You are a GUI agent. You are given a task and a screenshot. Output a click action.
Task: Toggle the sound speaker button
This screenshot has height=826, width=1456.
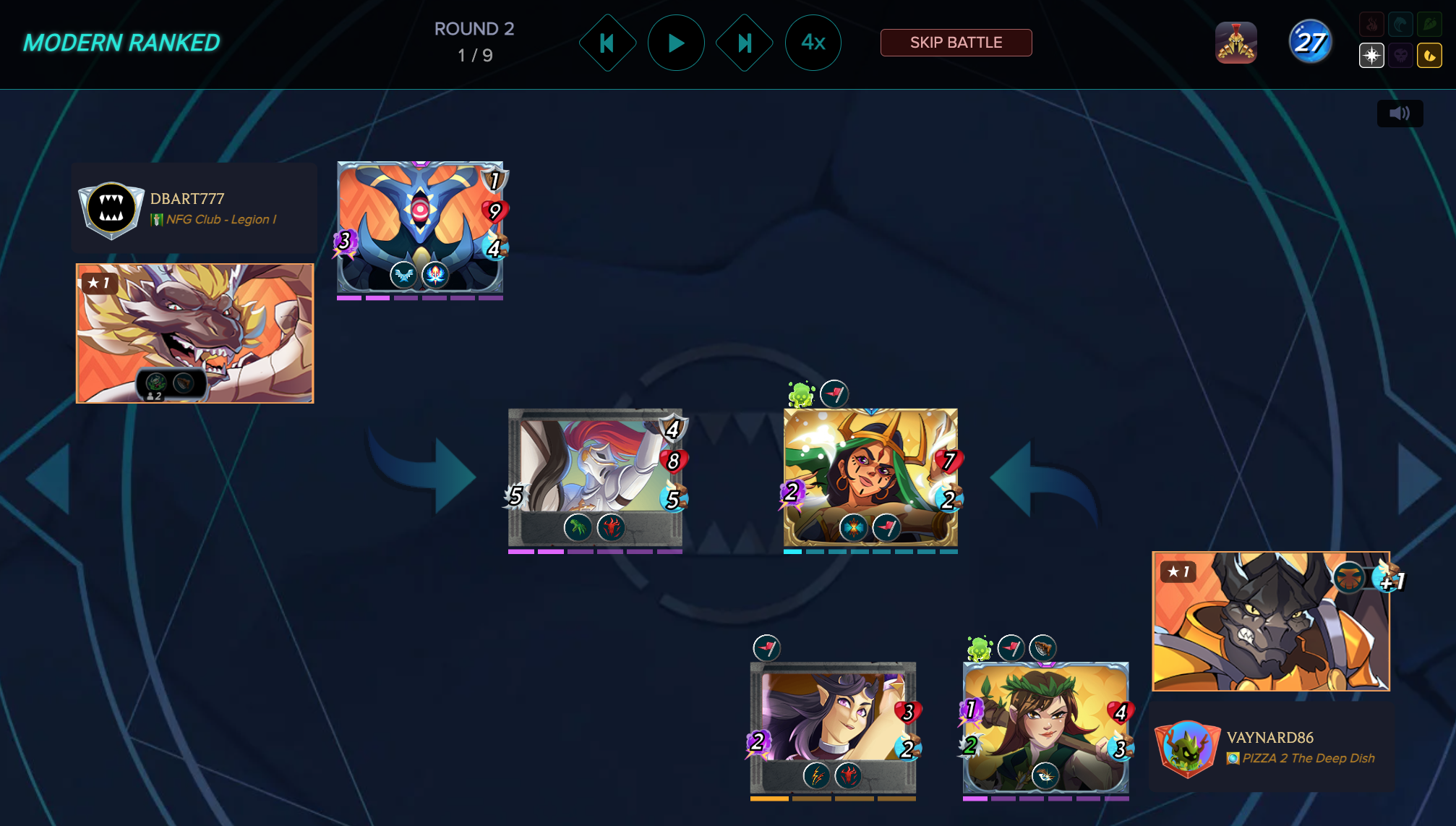click(1400, 114)
